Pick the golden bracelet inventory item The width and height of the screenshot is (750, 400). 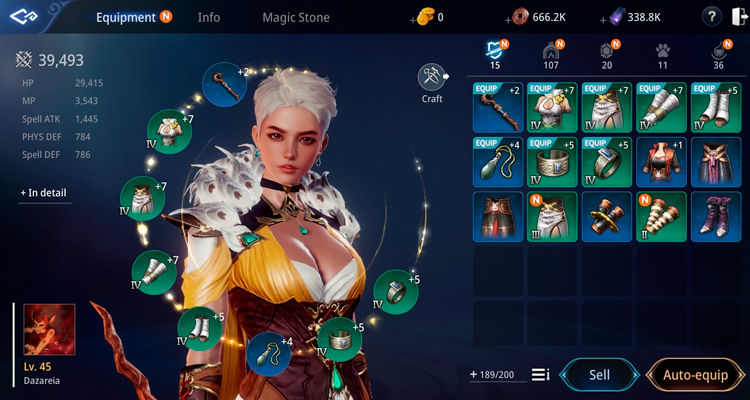606,217
